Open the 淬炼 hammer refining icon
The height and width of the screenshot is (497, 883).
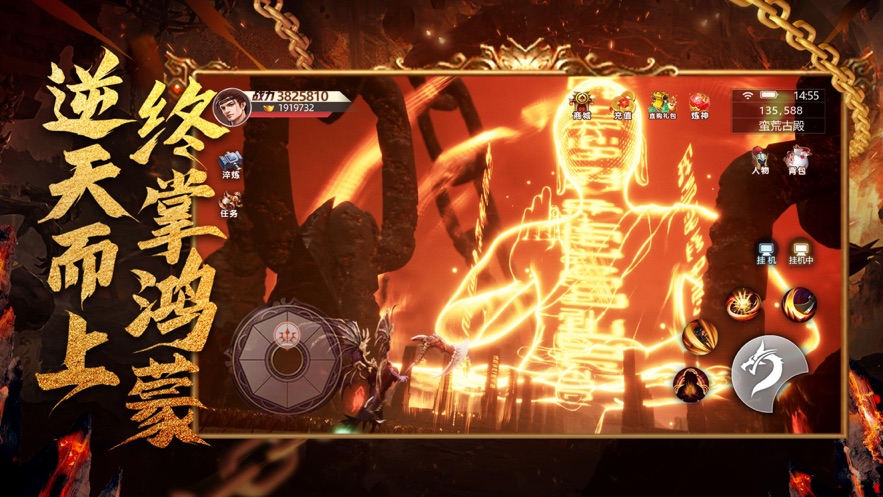(231, 164)
